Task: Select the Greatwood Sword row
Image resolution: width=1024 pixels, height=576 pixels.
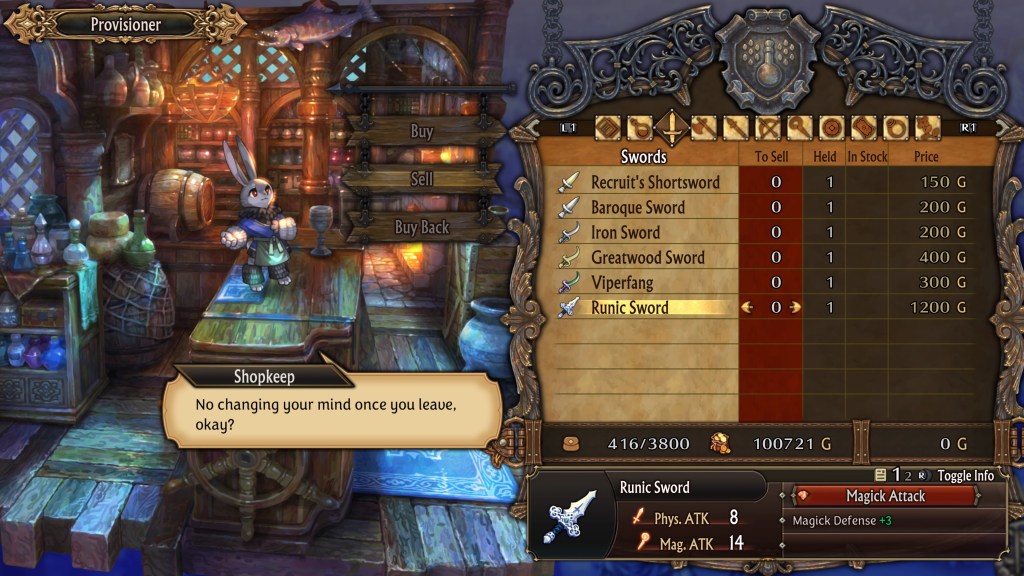Action: (647, 257)
